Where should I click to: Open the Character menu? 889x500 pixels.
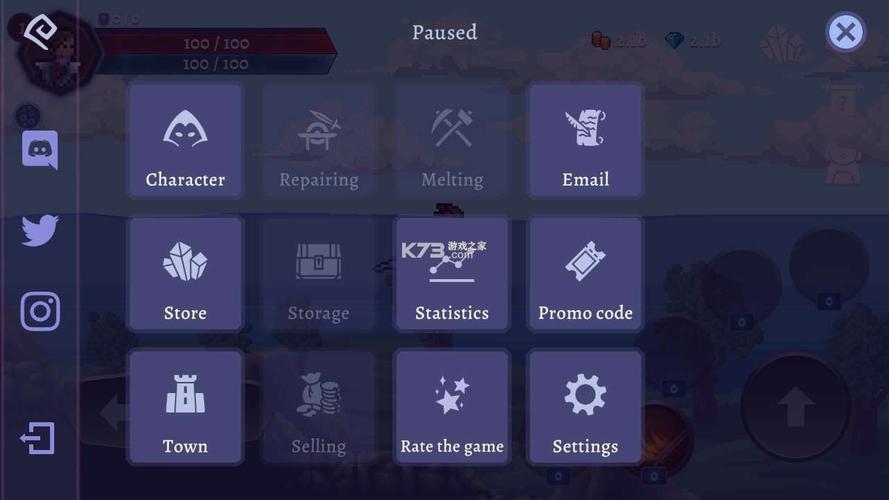click(185, 141)
